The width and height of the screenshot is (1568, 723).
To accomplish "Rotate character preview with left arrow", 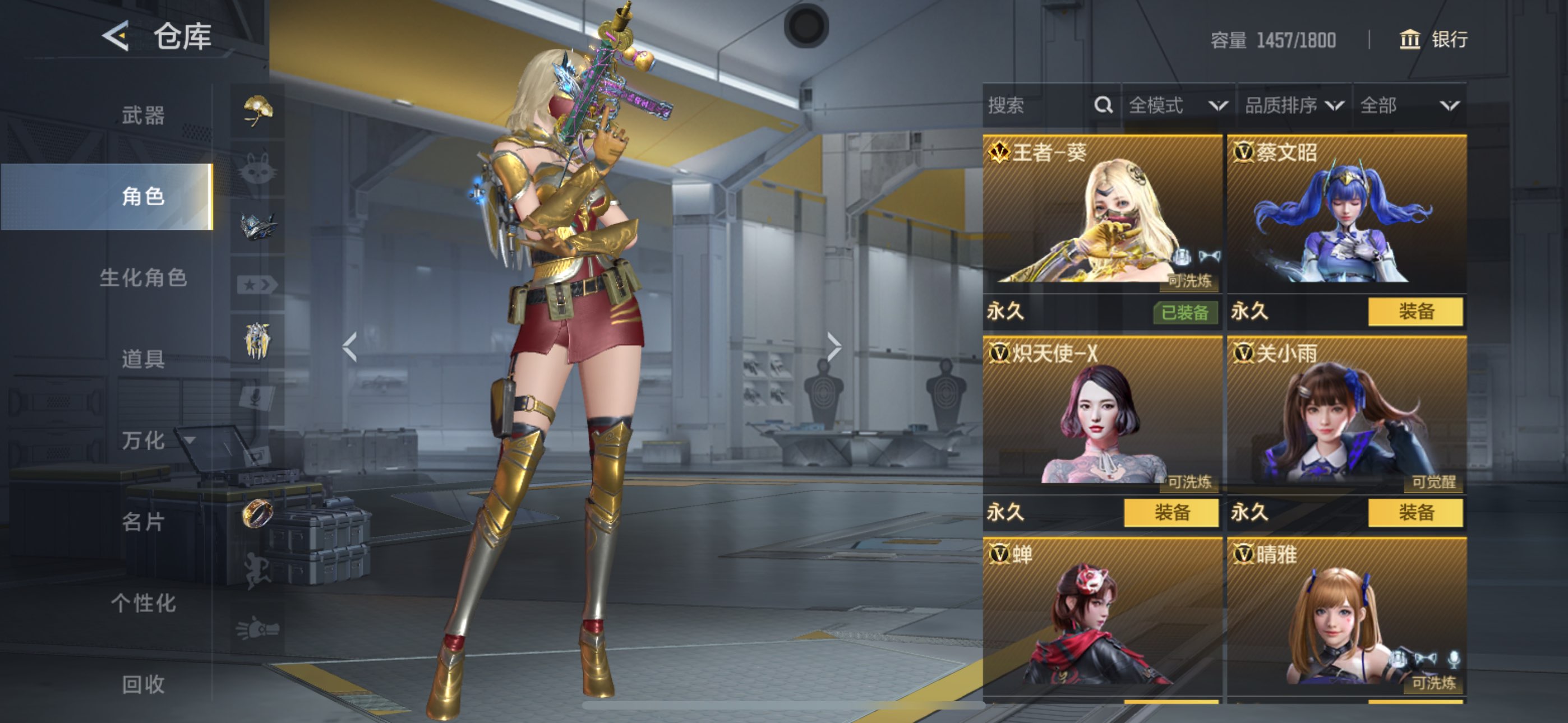I will coord(350,347).
